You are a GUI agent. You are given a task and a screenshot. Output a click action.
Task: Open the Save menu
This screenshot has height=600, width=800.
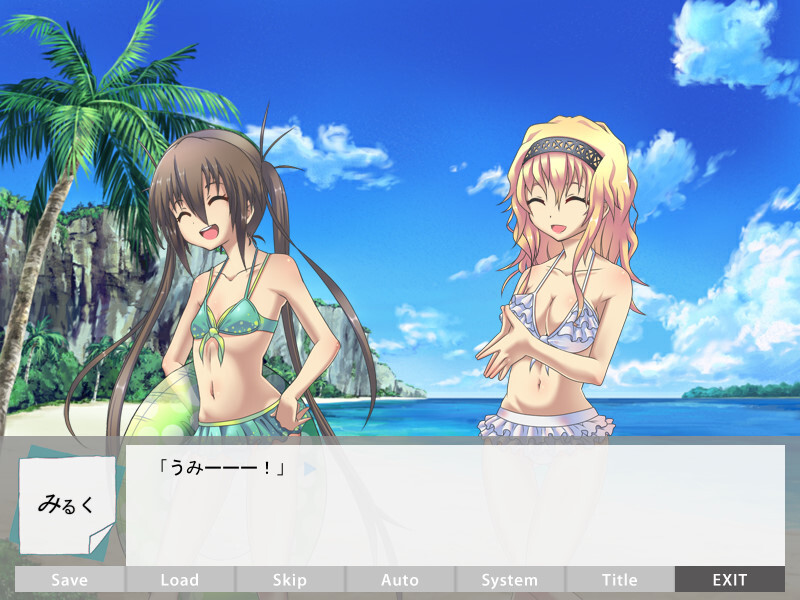pyautogui.click(x=69, y=579)
